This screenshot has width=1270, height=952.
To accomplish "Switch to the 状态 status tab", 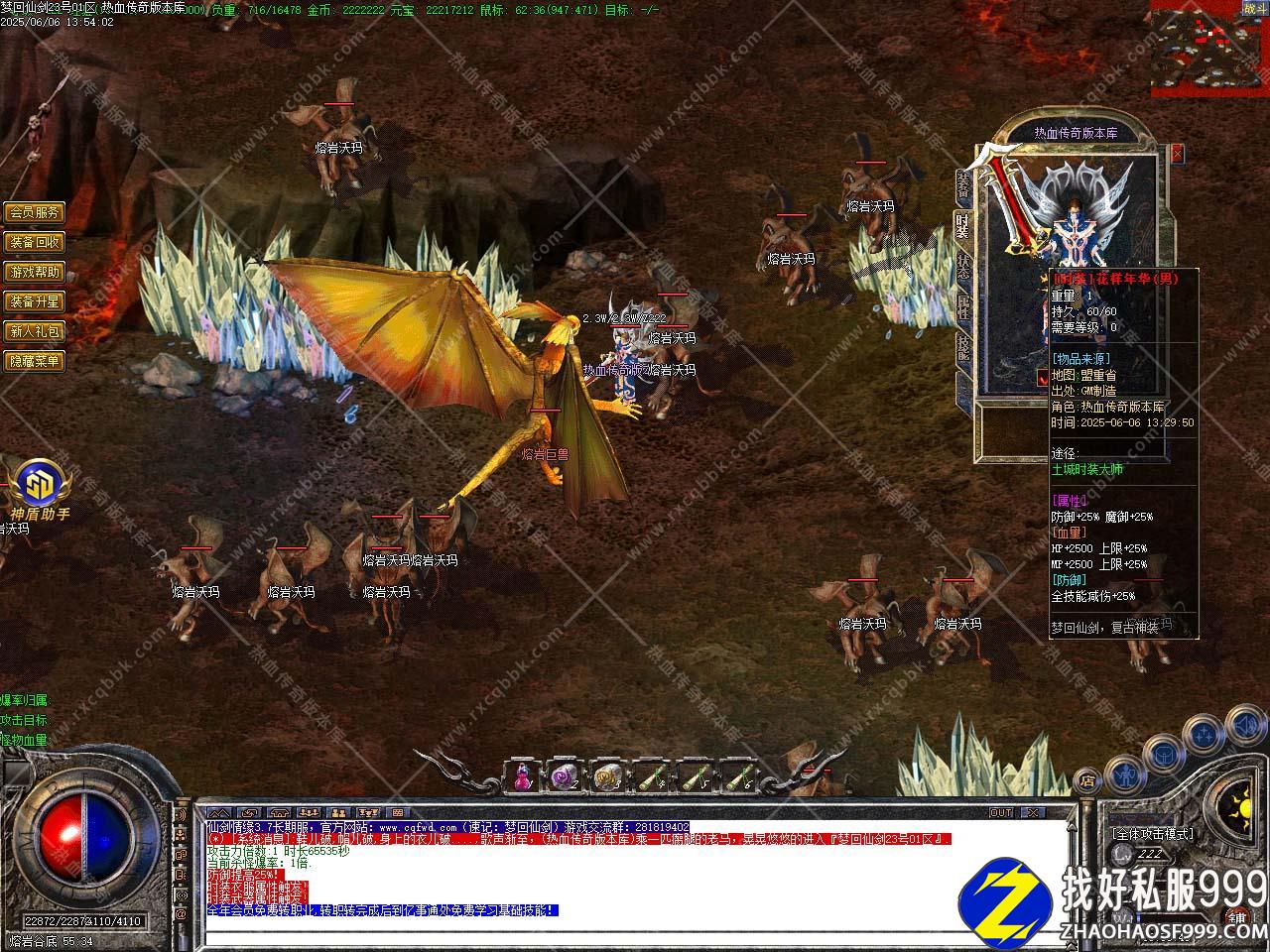I will pos(962,266).
